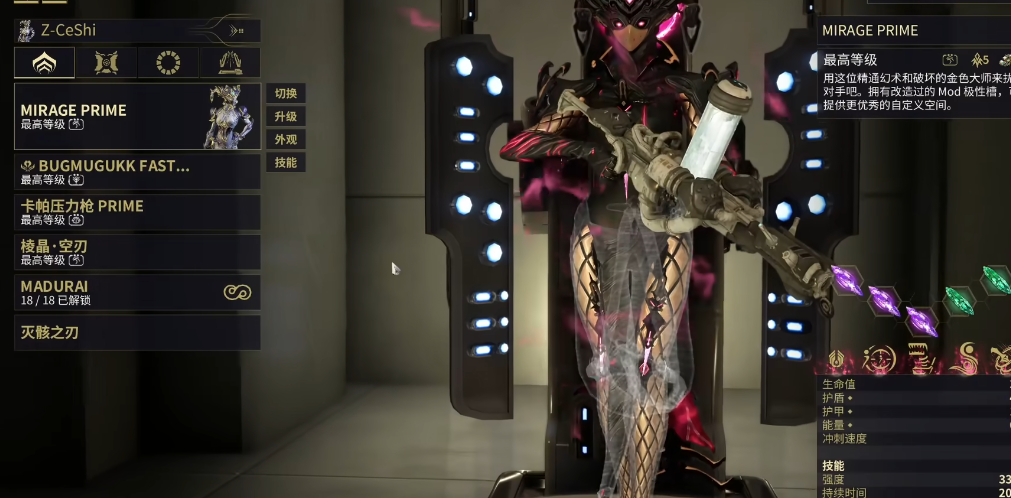Select the 卡帕压力枪 PRIME weapon slot
The height and width of the screenshot is (498, 1011).
(137, 212)
